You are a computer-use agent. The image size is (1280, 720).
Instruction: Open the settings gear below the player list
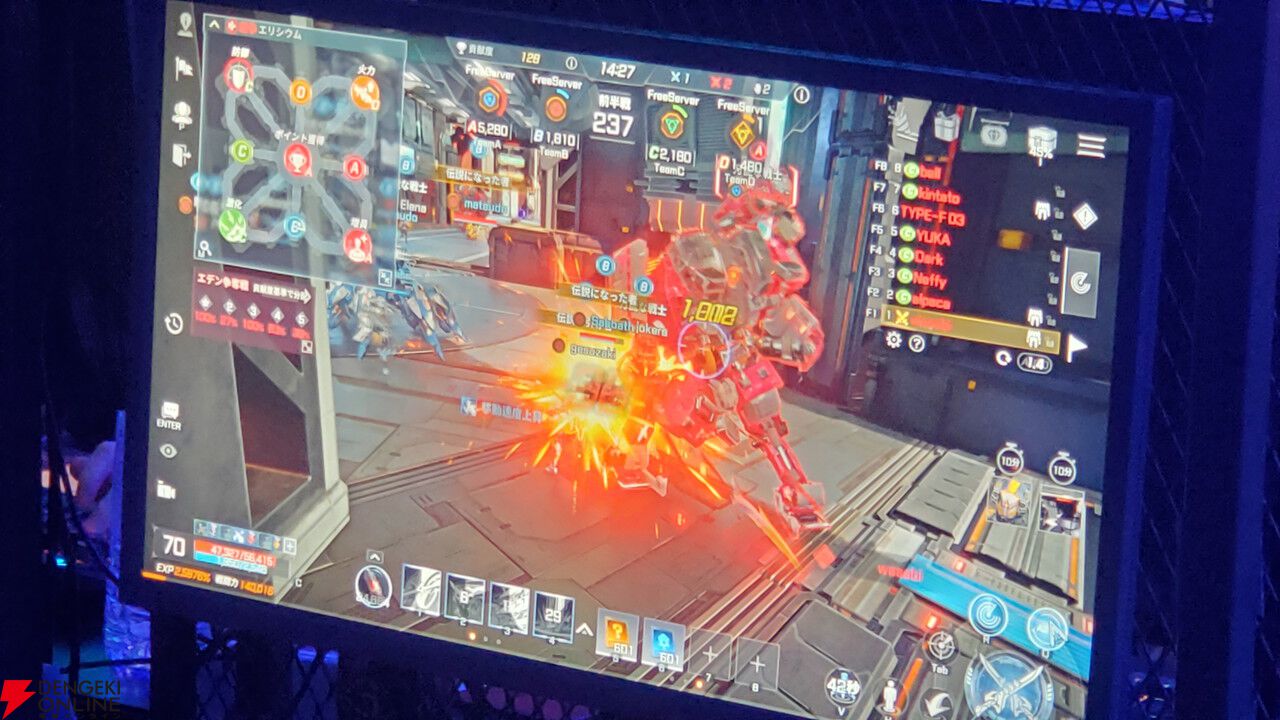(x=893, y=340)
